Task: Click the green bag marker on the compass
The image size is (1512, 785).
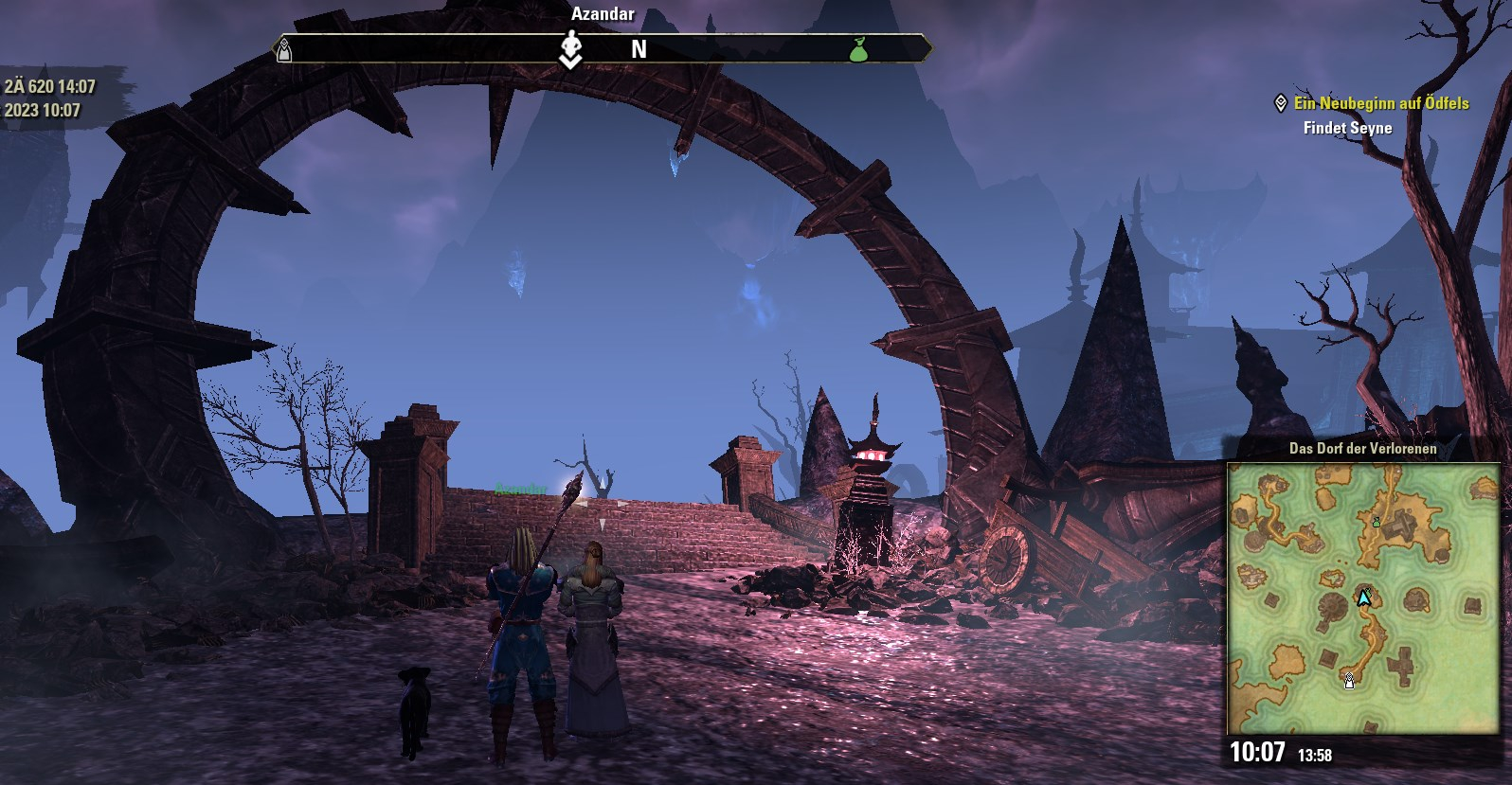Action: (858, 49)
